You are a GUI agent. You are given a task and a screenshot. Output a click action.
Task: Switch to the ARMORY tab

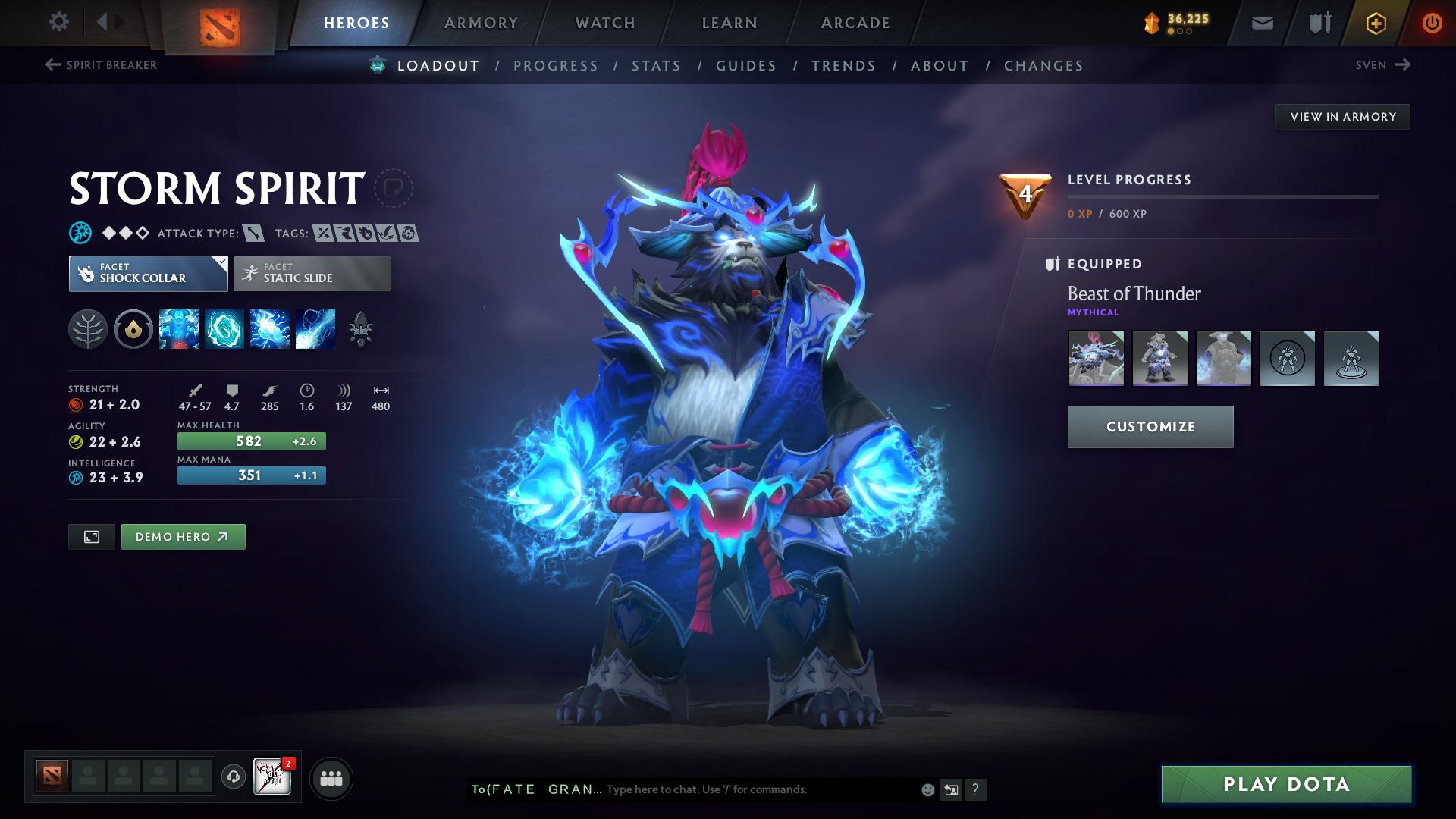481,23
